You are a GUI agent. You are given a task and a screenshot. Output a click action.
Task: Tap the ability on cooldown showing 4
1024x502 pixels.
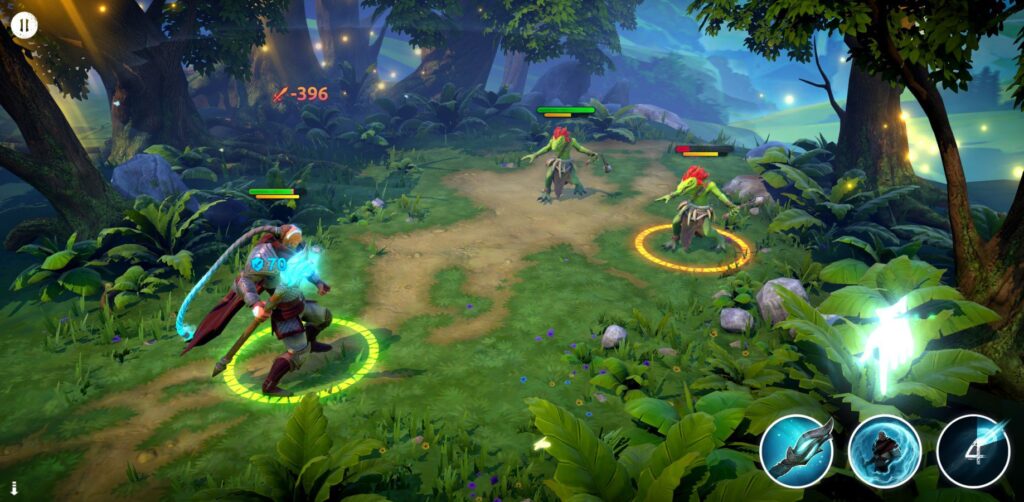[x=973, y=451]
